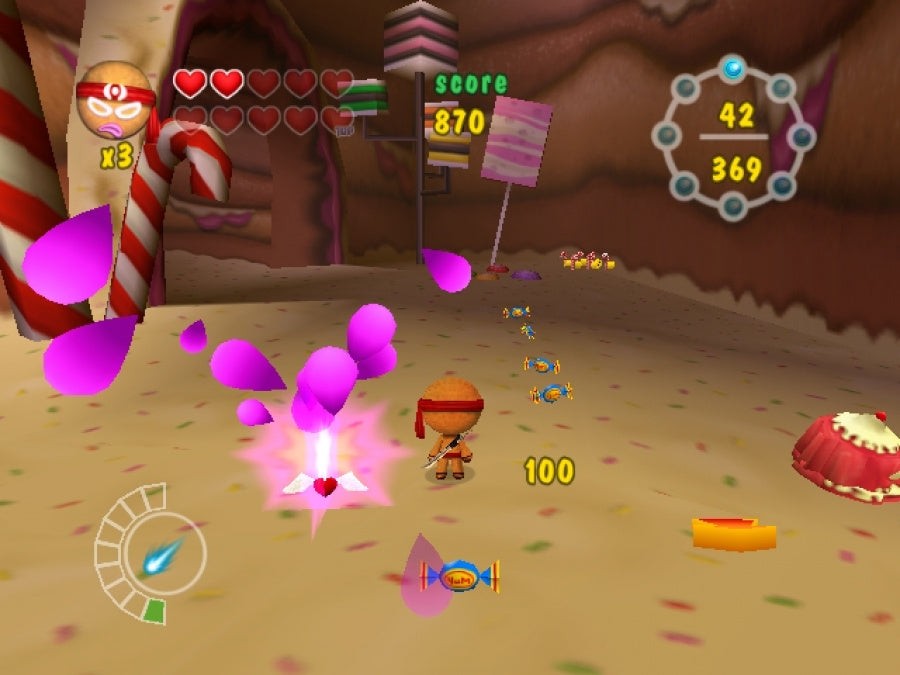Select the blue fireball attack icon

tap(161, 555)
